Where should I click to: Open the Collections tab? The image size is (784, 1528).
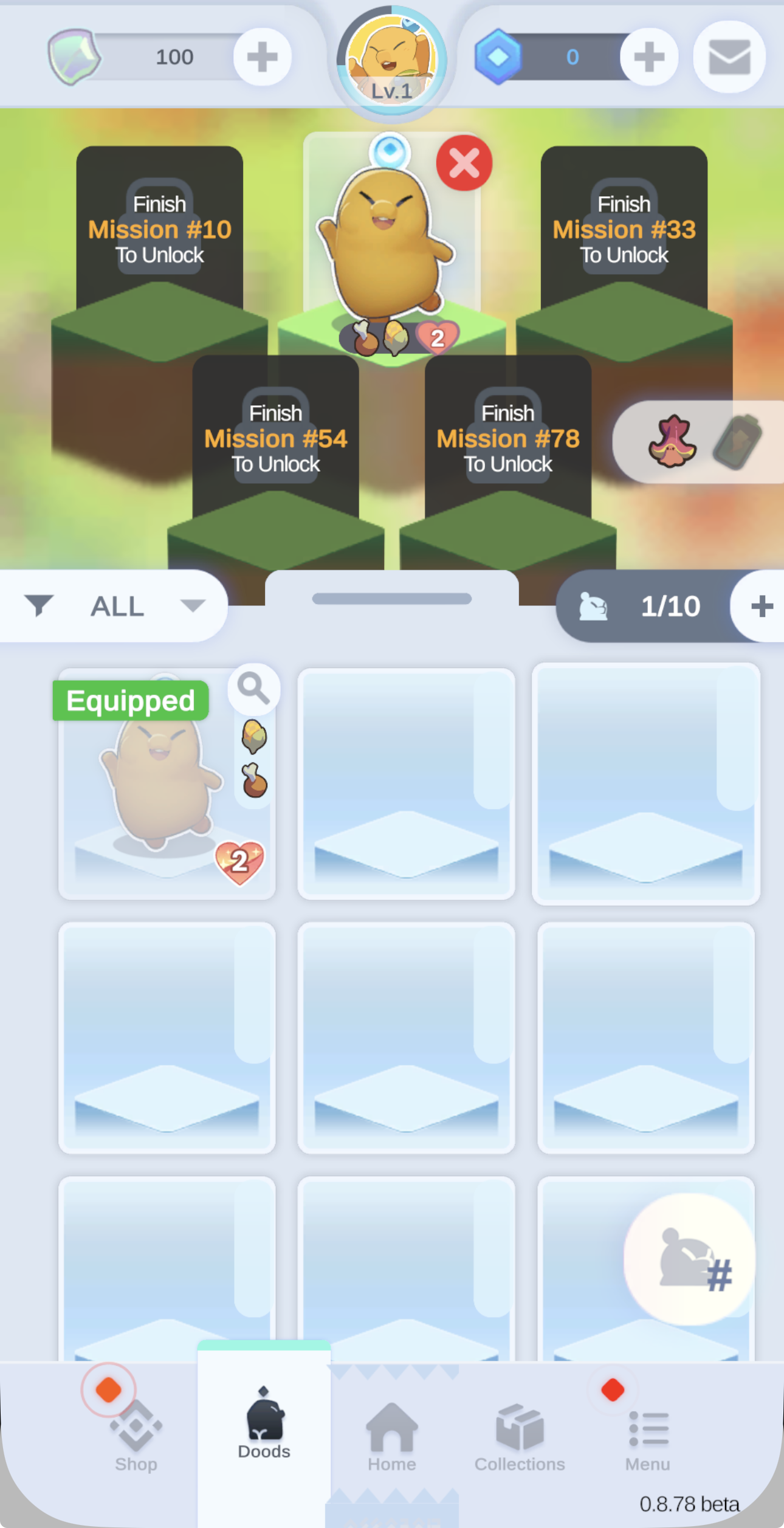518,1434
